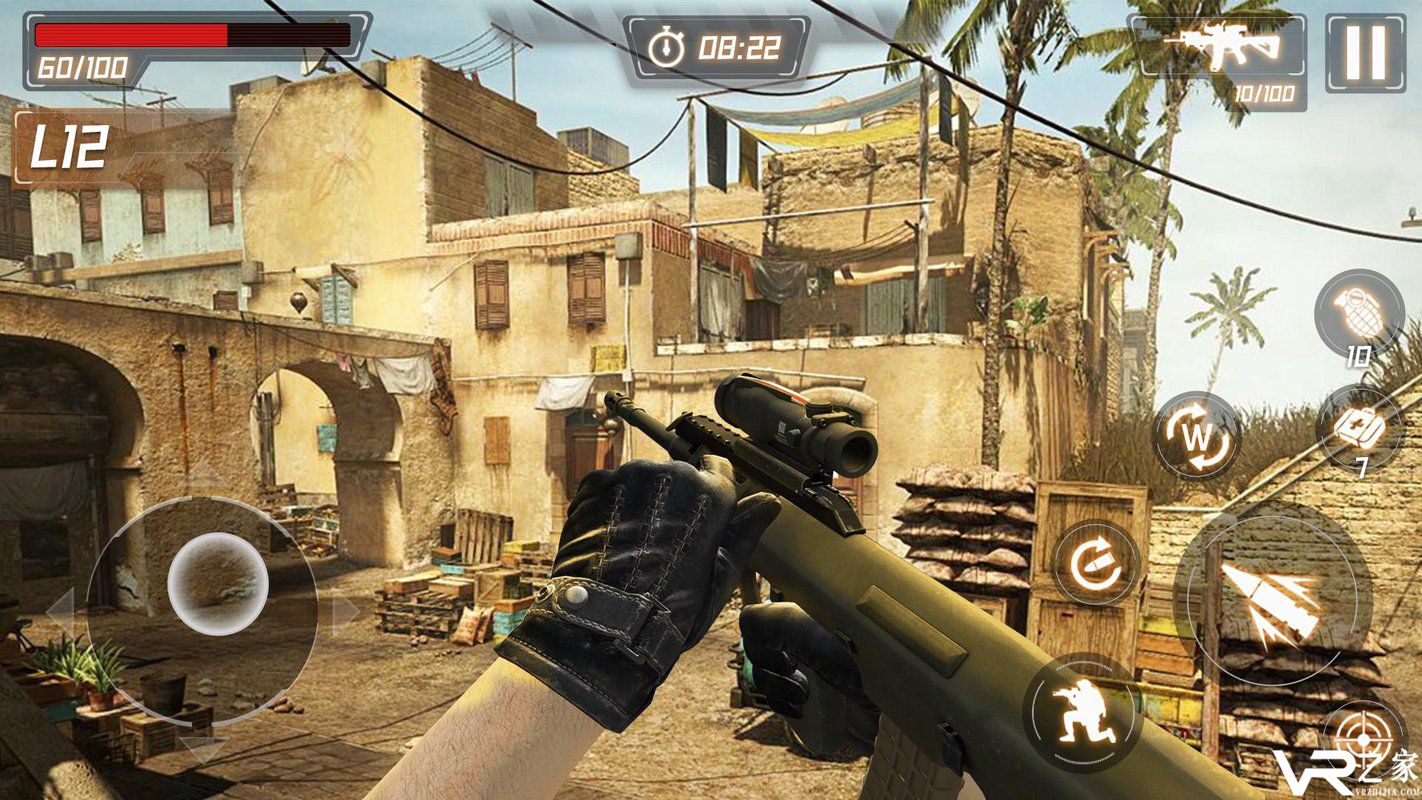Switch weapon with the W swap button
1422x800 pixels.
[1196, 436]
